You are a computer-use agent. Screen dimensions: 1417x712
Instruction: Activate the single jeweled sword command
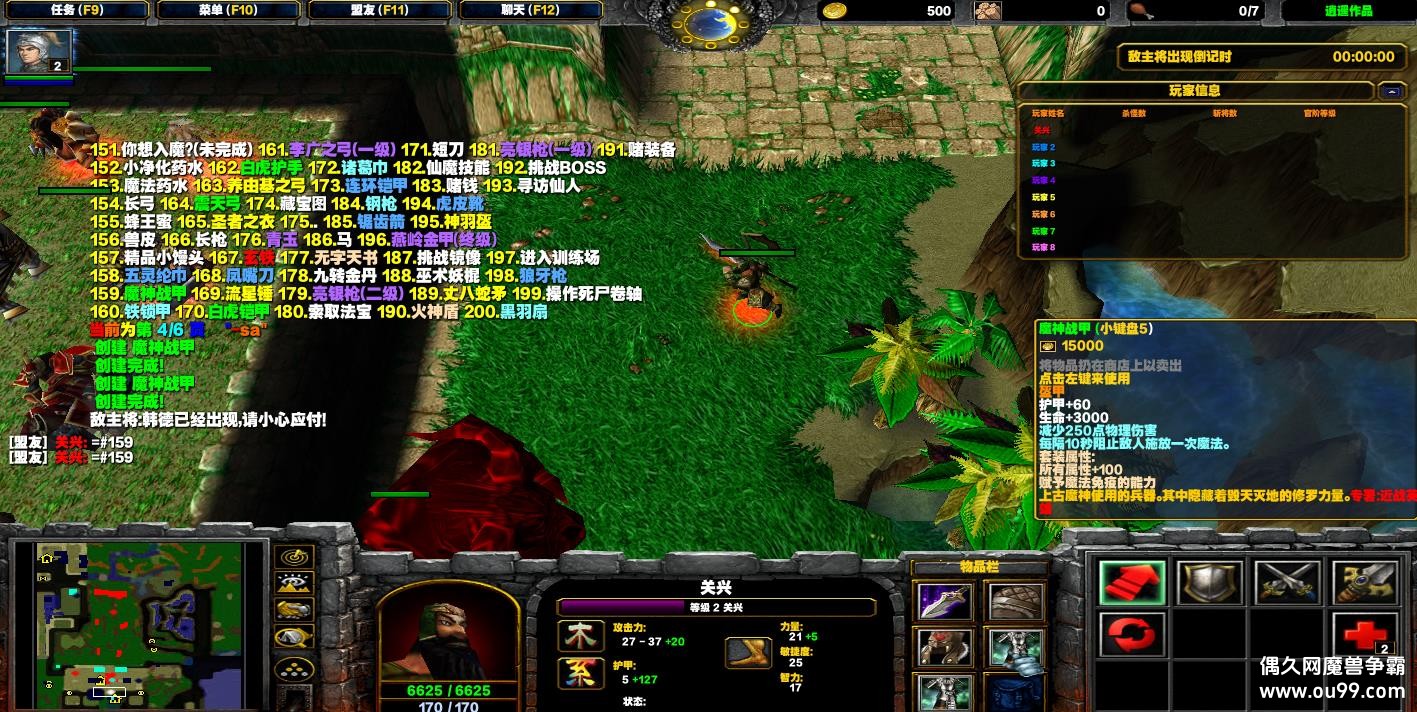[x=1364, y=583]
